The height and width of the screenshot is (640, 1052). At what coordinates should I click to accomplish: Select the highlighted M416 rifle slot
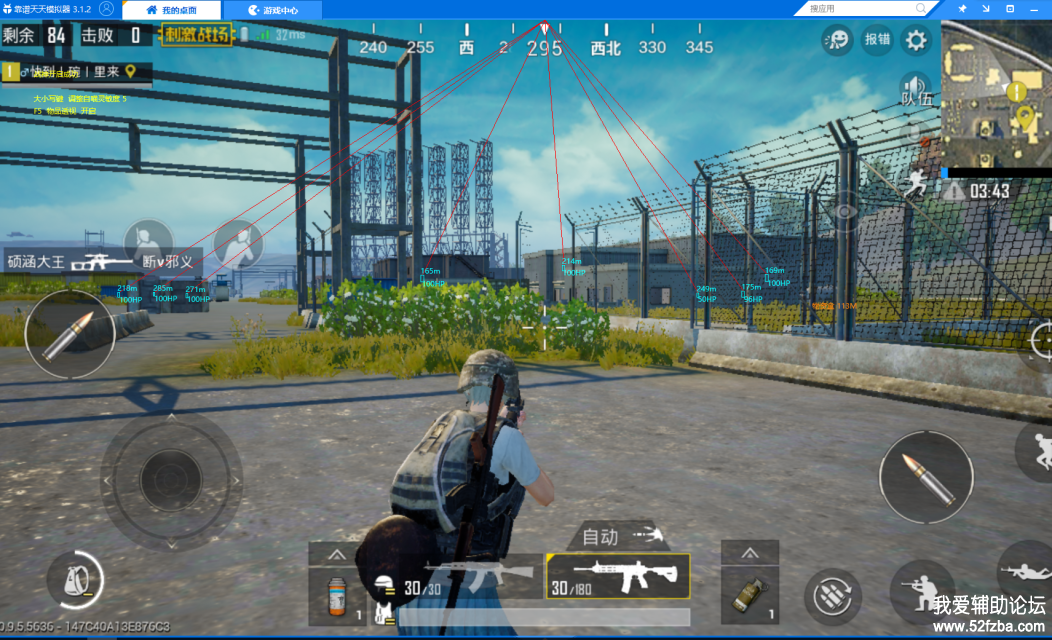pos(618,576)
